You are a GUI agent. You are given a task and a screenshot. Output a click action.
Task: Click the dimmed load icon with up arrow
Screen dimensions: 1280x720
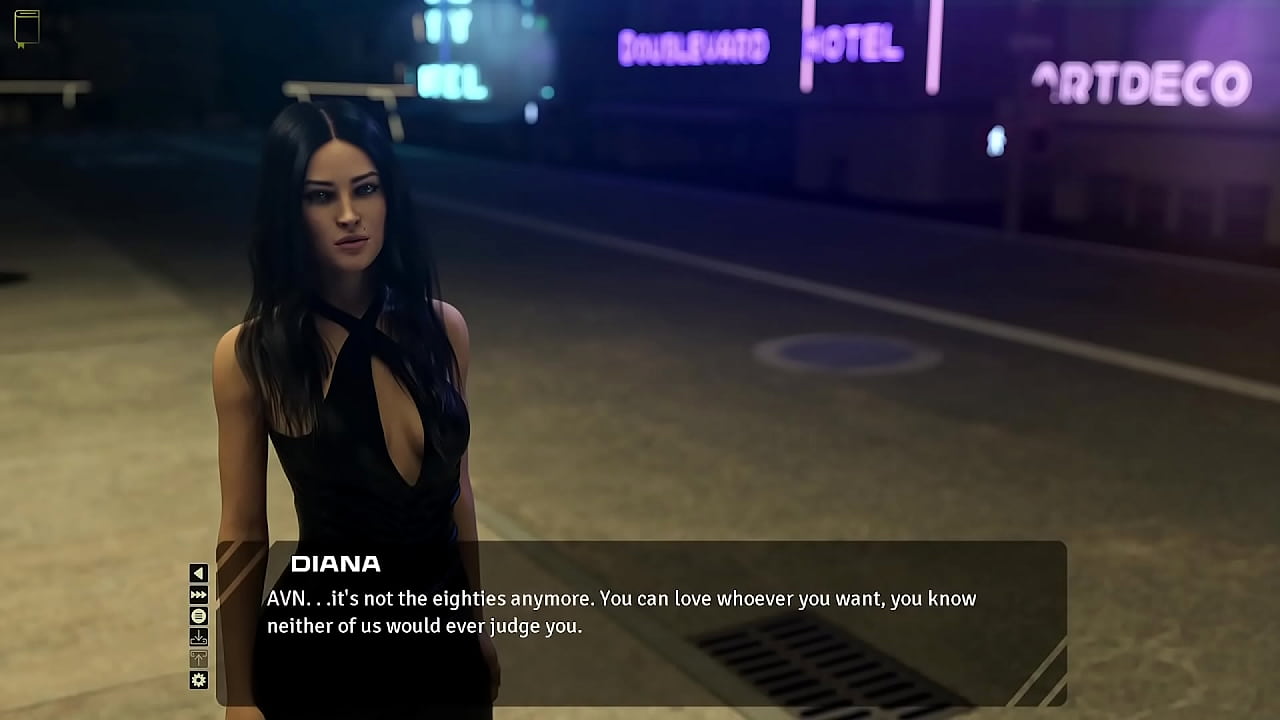pos(198,658)
